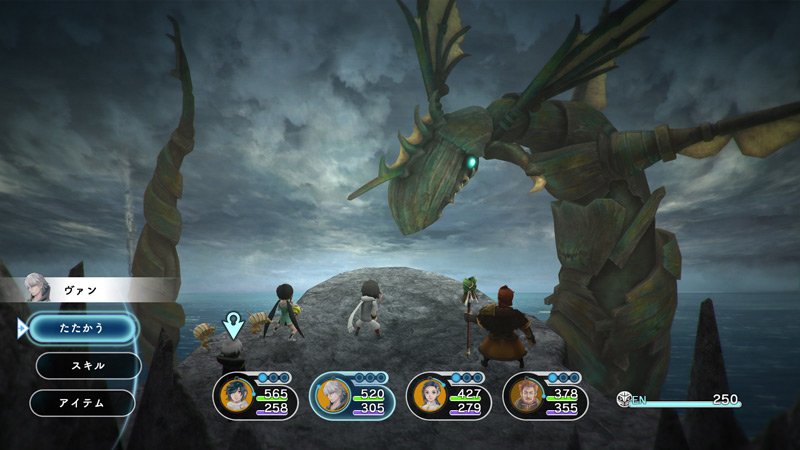Select the たたかう battle command
800x450 pixels.
coord(82,327)
